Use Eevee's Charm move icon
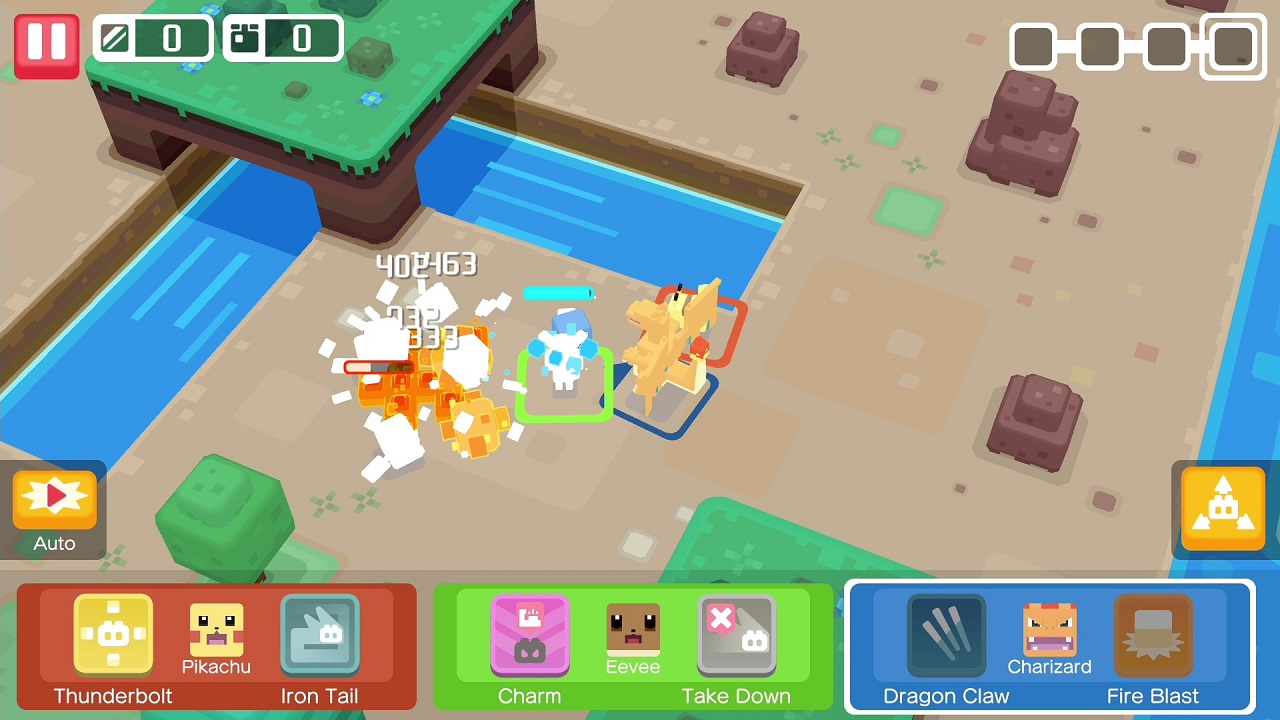 click(x=530, y=633)
